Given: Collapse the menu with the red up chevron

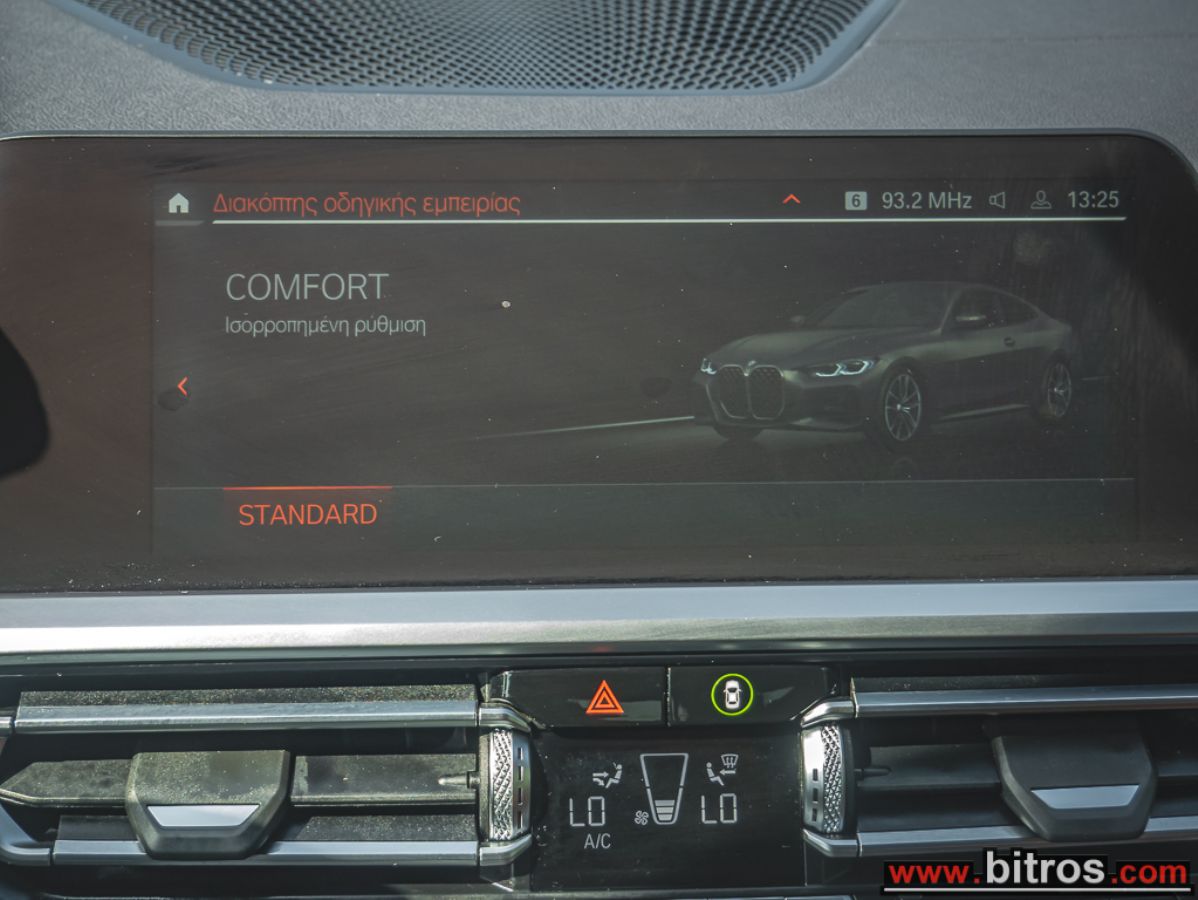Looking at the screenshot, I should (791, 200).
